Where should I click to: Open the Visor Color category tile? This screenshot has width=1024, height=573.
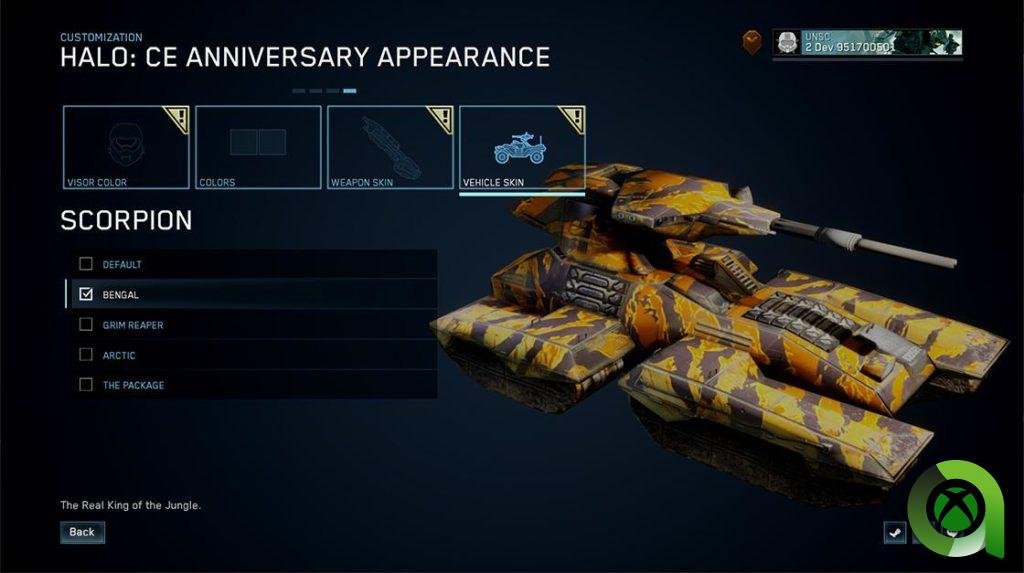click(126, 147)
